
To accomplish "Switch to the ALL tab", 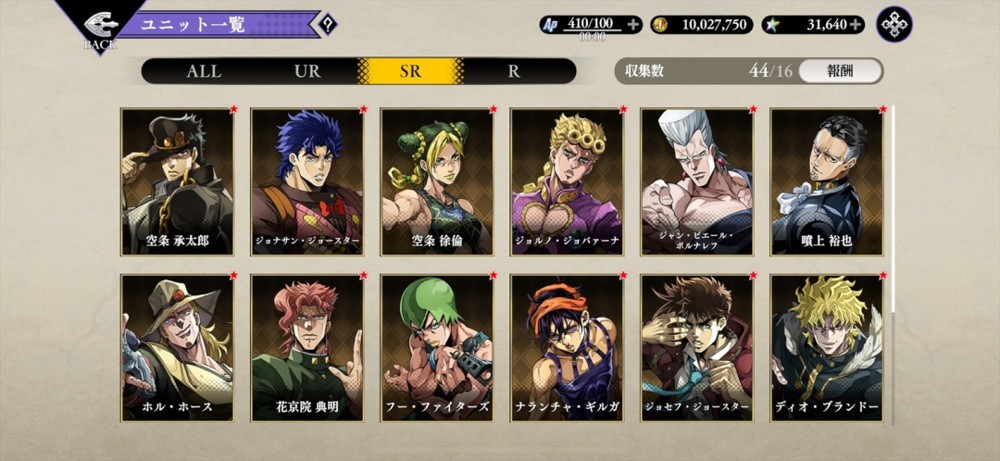I will pyautogui.click(x=203, y=71).
